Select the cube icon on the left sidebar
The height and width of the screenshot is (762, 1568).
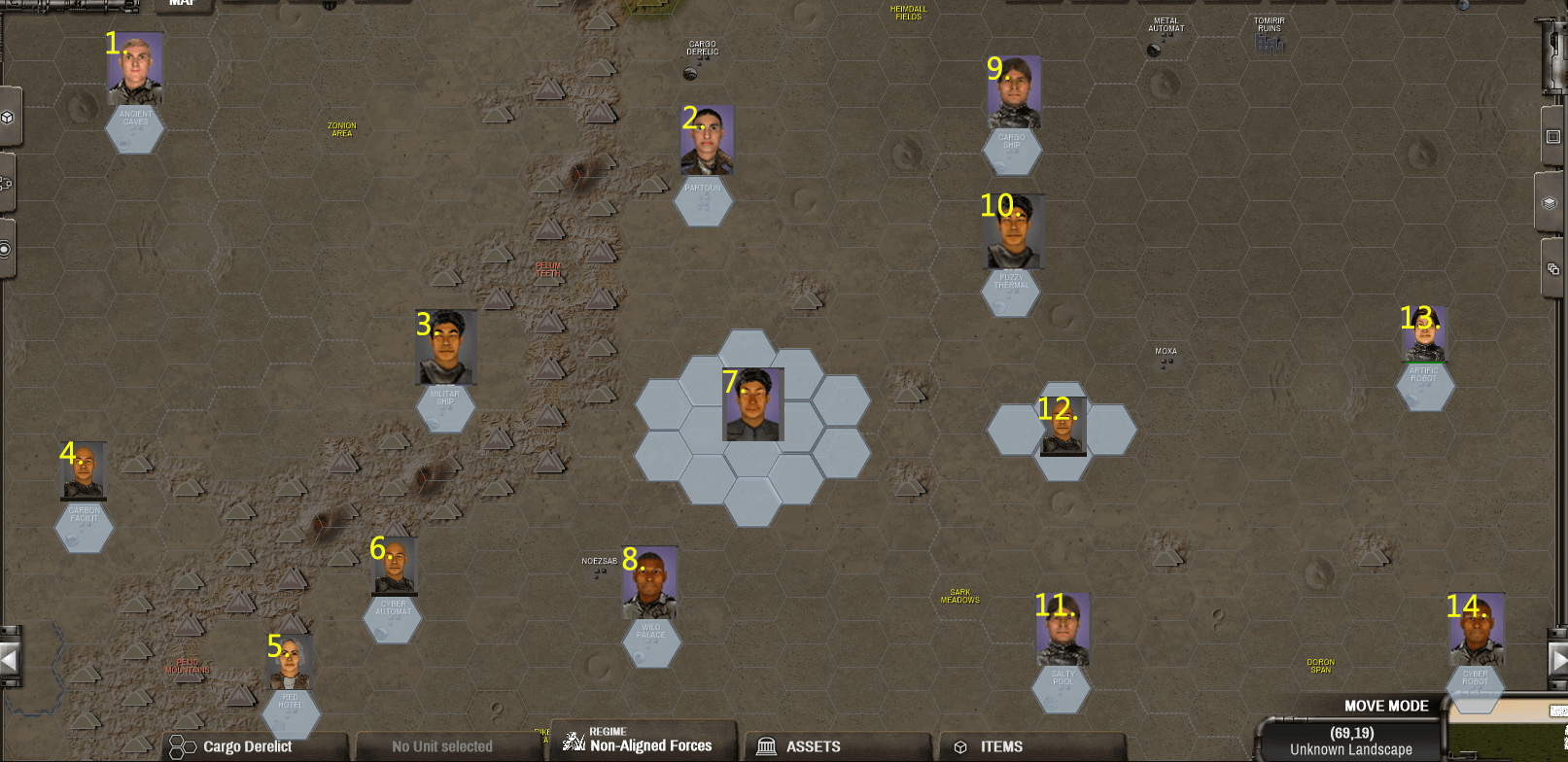point(8,117)
